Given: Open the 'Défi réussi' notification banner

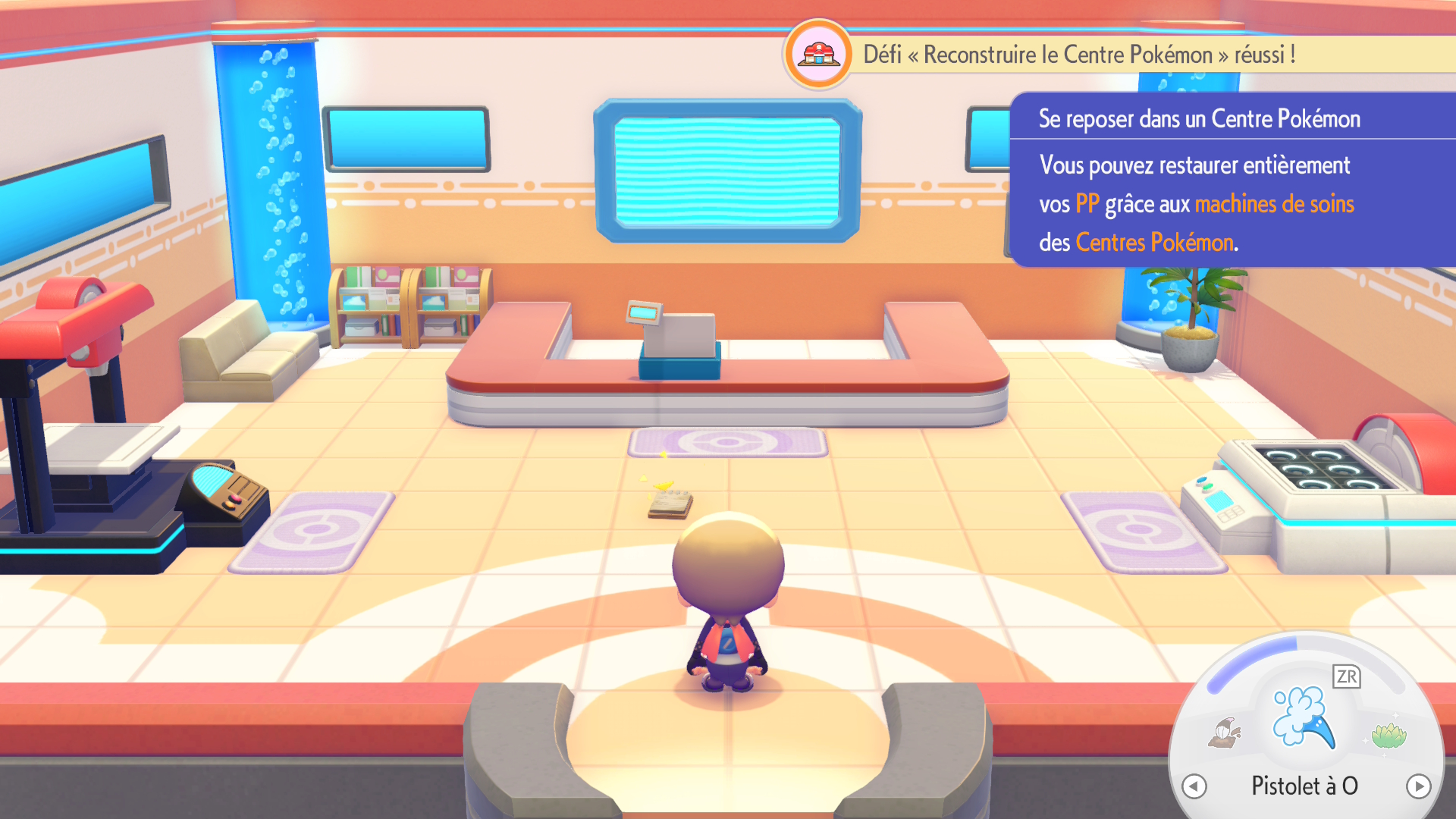Looking at the screenshot, I should pos(1078,55).
